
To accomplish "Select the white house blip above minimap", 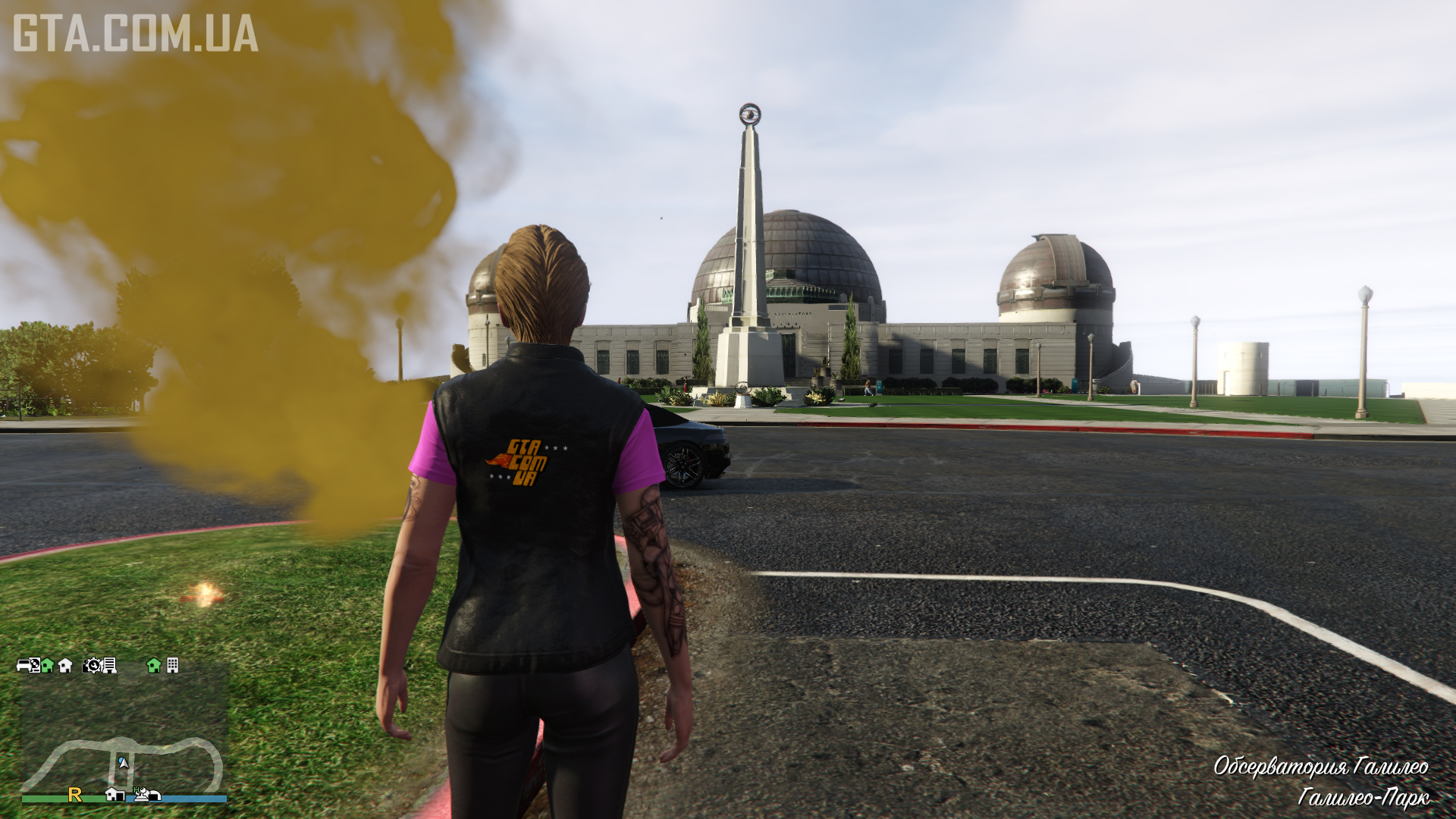I will pyautogui.click(x=65, y=665).
